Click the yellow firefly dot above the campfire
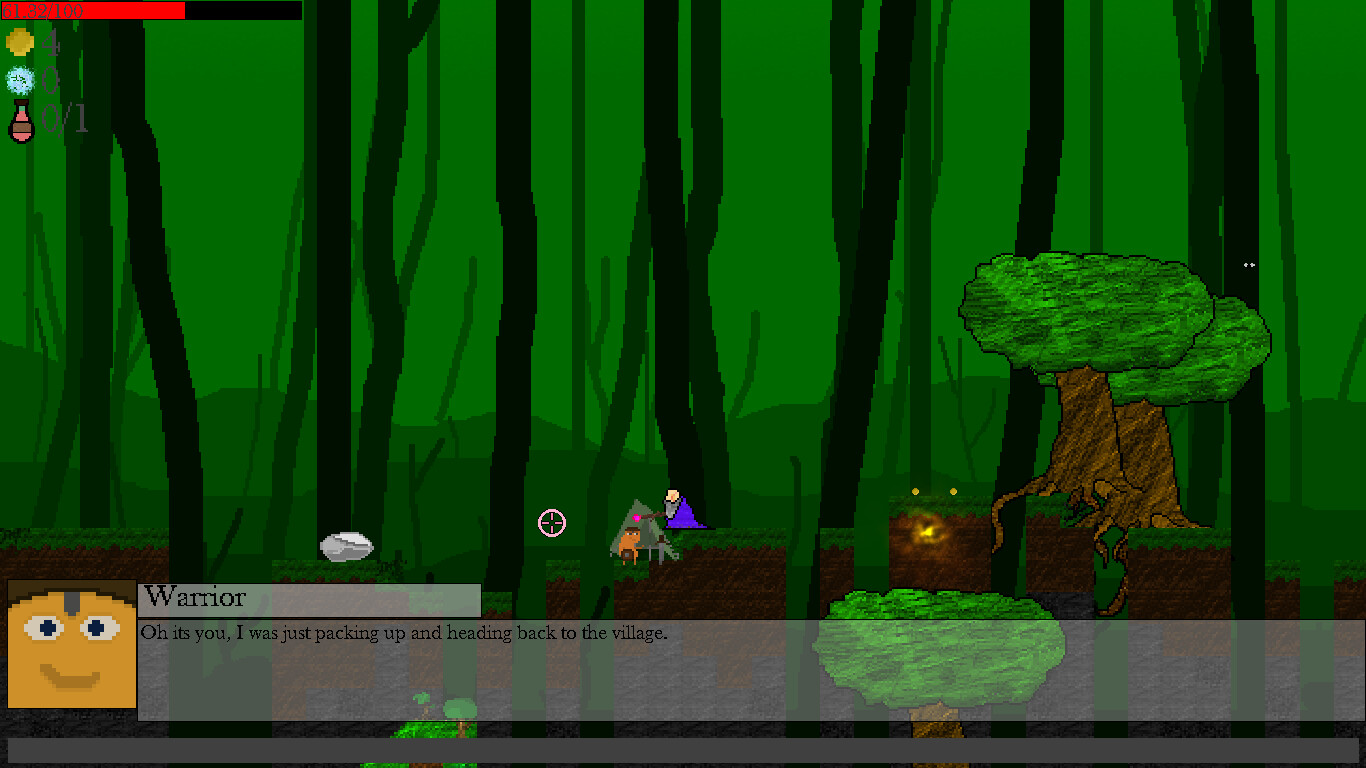This screenshot has height=768, width=1366. (917, 490)
